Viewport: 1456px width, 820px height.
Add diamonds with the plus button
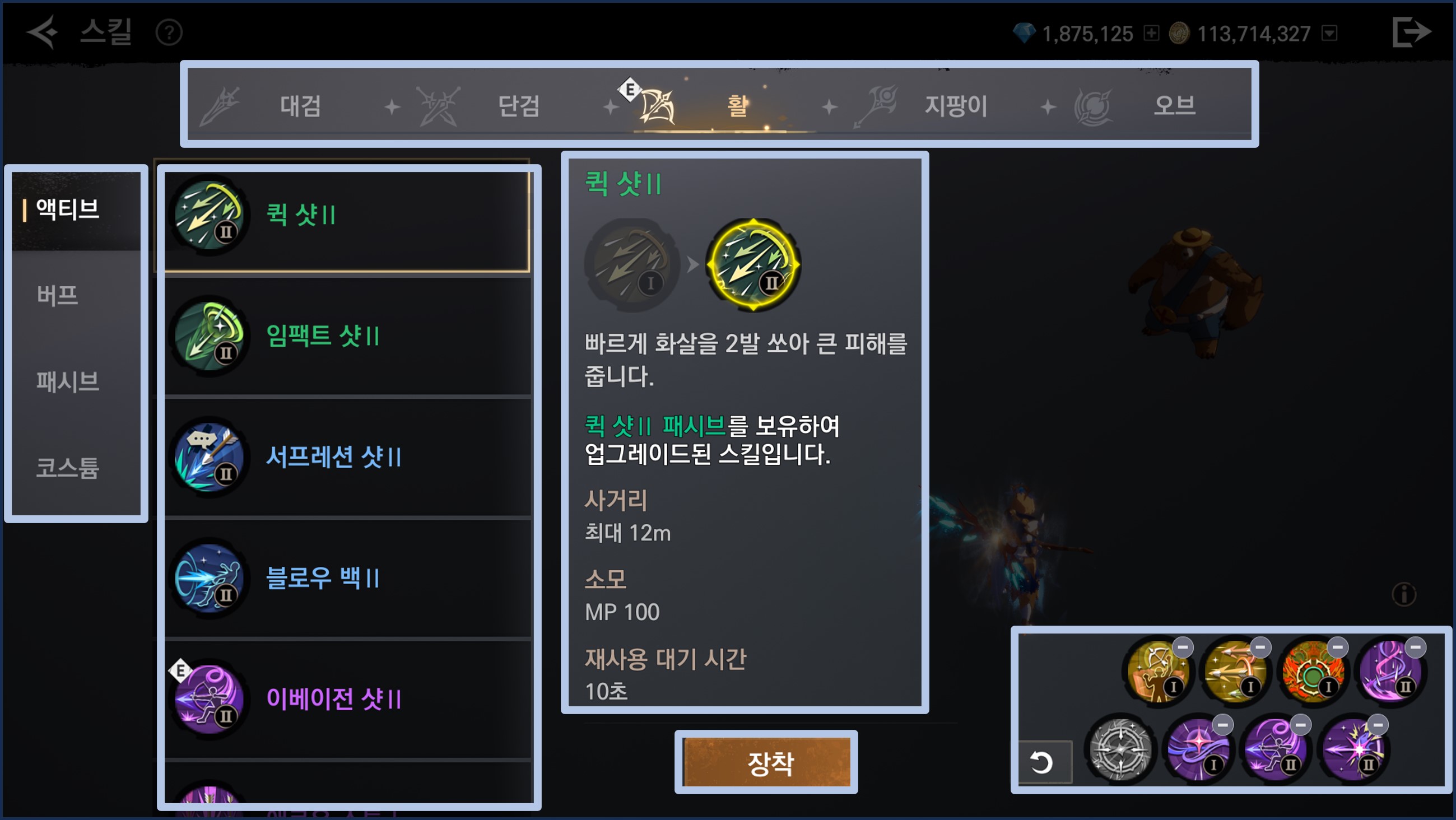coord(1151,34)
